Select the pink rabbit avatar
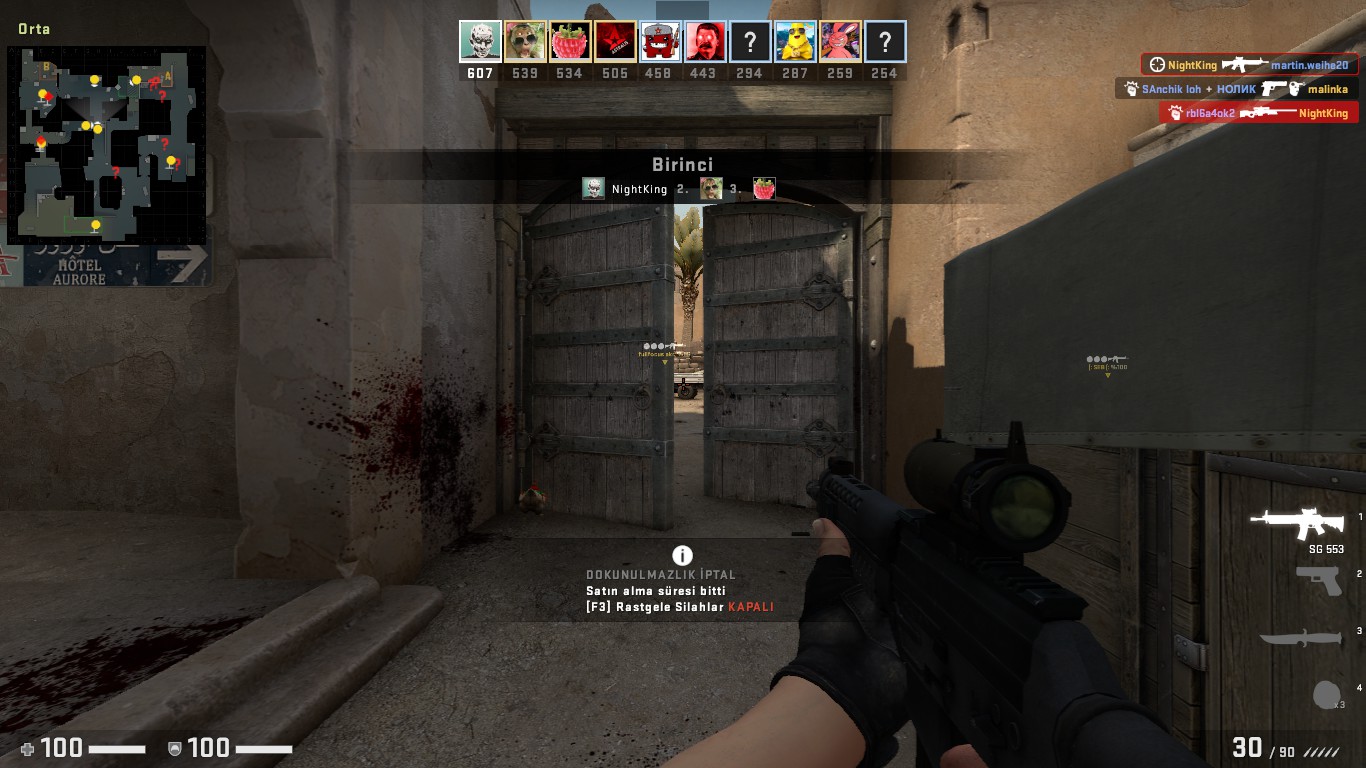Screen dimensions: 1366x768 [x=840, y=42]
